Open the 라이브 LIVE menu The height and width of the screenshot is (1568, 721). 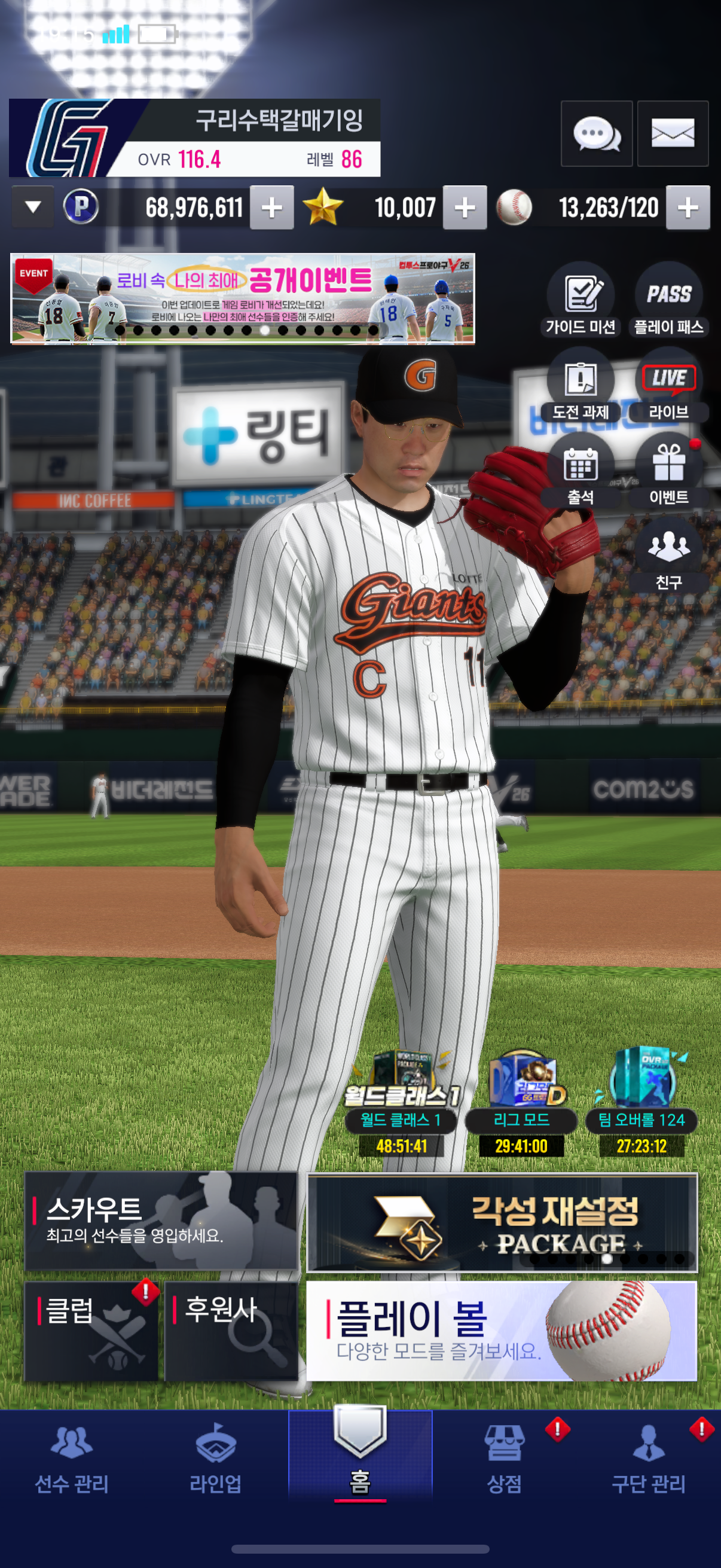pyautogui.click(x=668, y=386)
